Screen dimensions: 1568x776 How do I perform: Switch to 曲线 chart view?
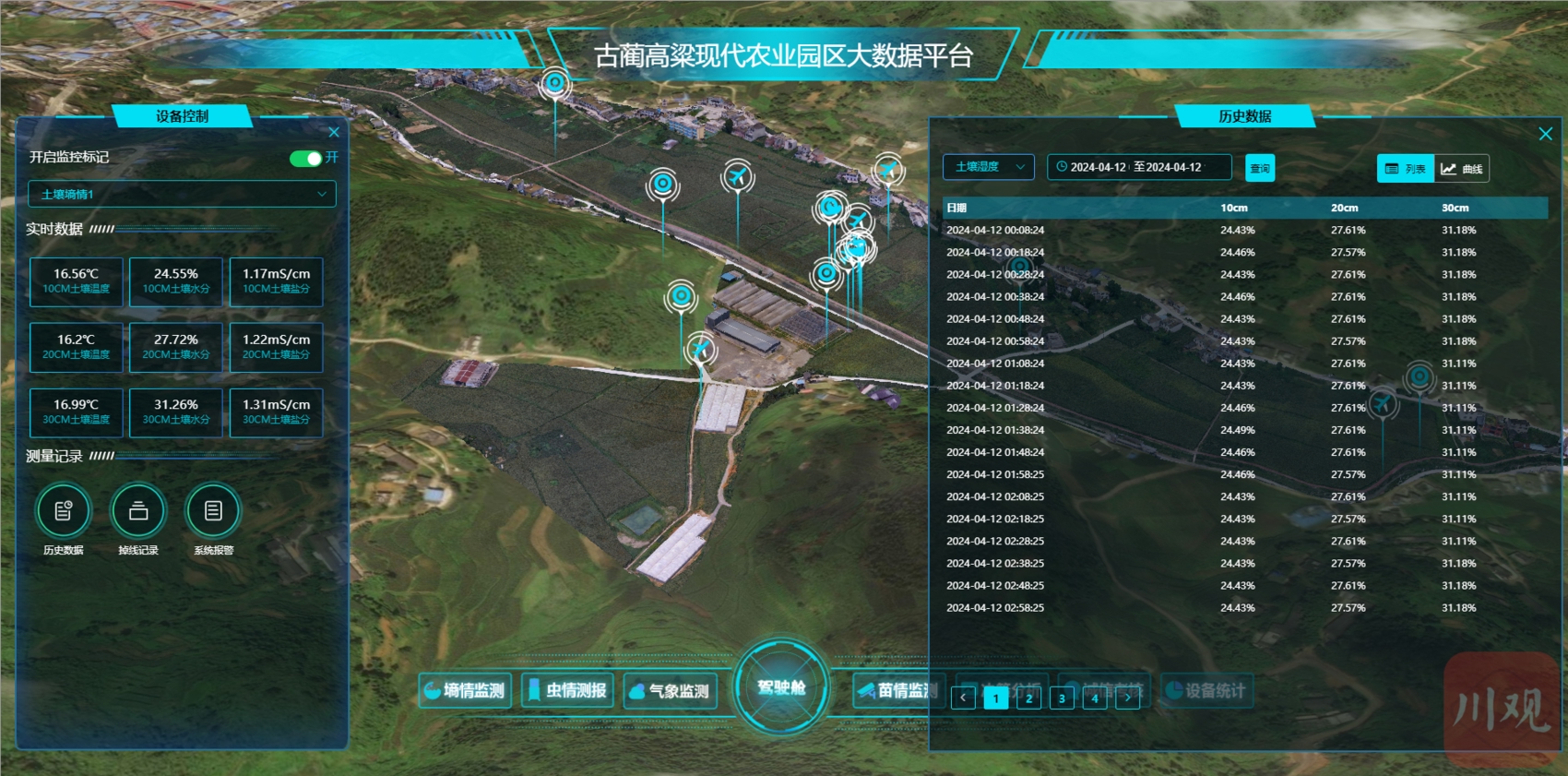[x=1462, y=169]
